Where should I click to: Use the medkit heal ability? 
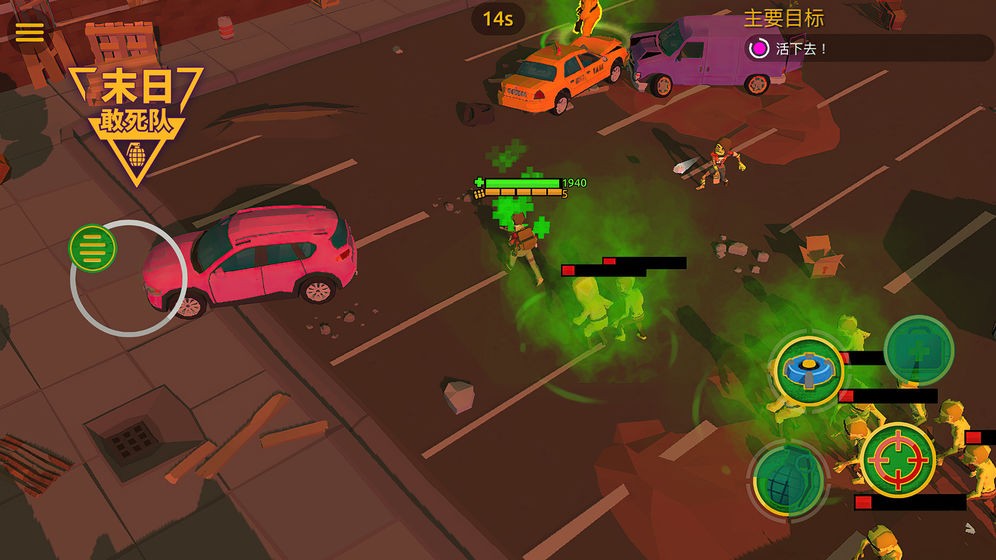coord(918,351)
